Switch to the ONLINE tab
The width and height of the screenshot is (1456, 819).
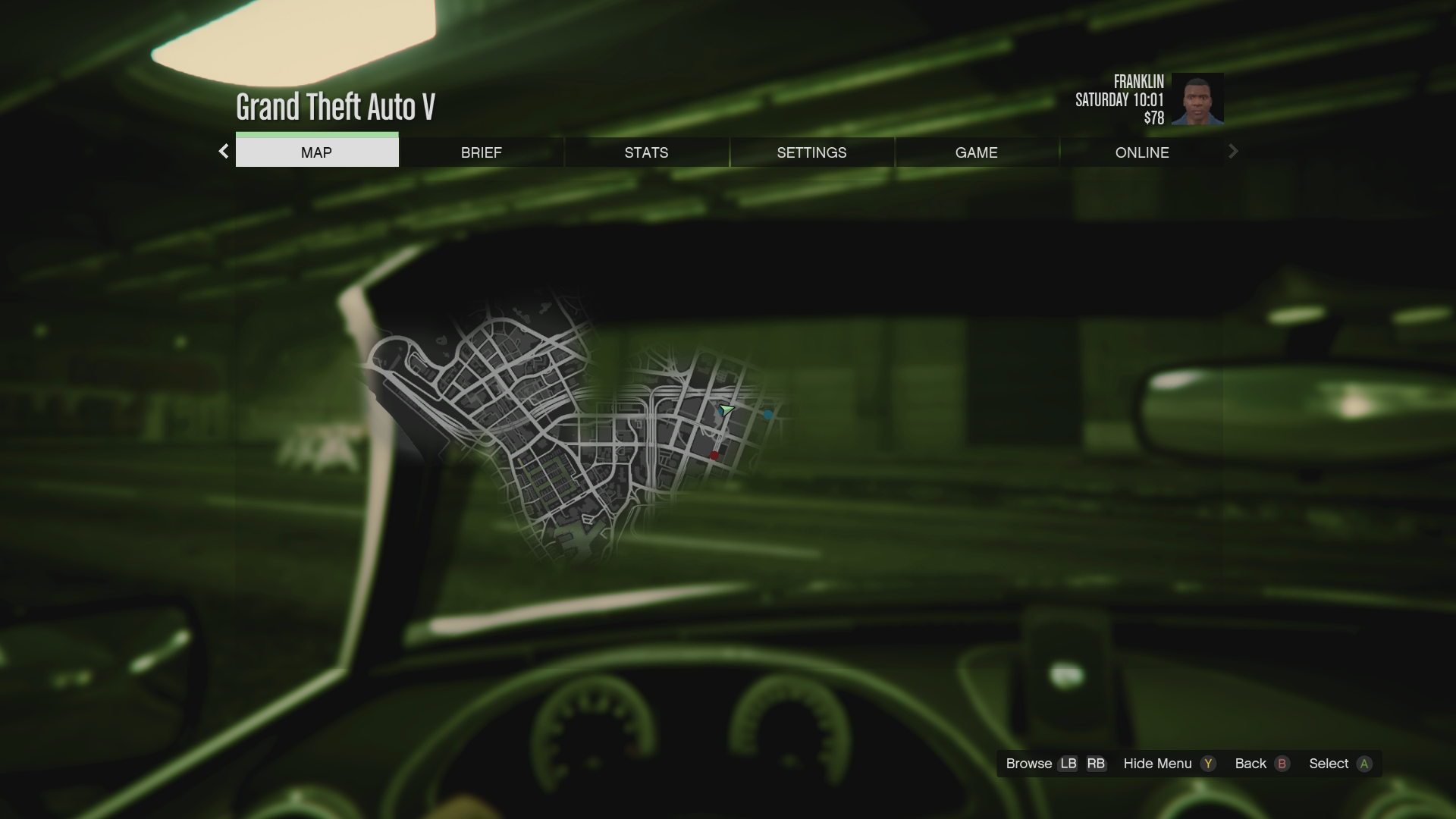[x=1141, y=152]
